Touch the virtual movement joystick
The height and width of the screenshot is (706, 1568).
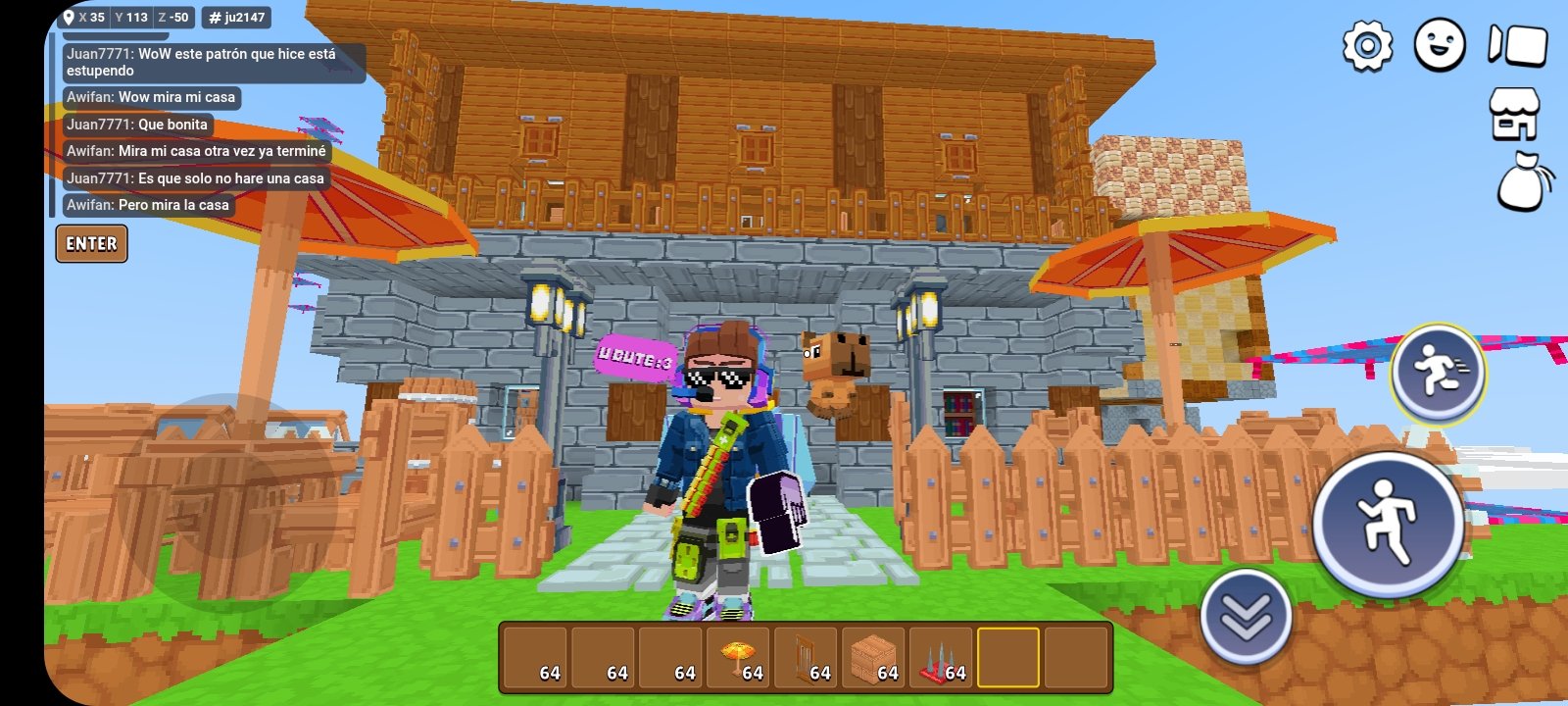pos(225,480)
